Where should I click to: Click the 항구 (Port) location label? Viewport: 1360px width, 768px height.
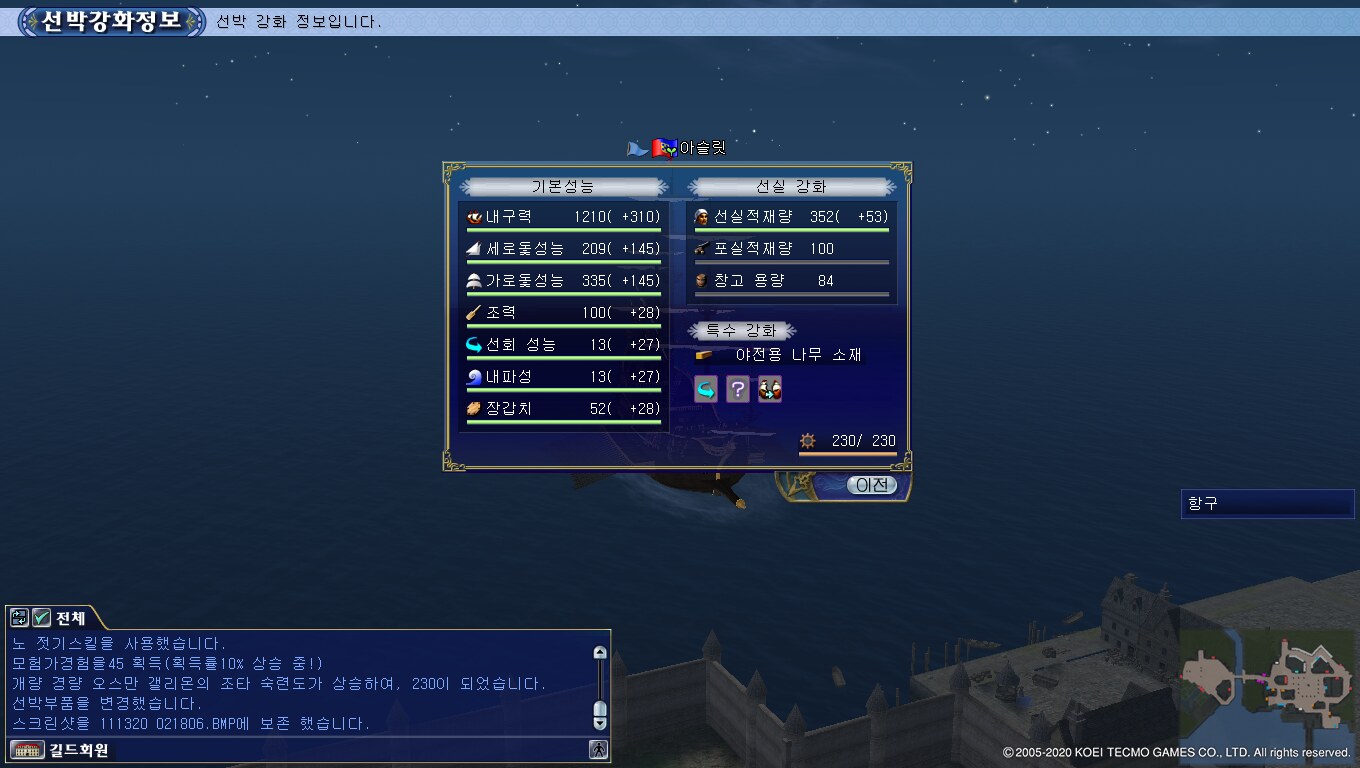click(x=1267, y=504)
